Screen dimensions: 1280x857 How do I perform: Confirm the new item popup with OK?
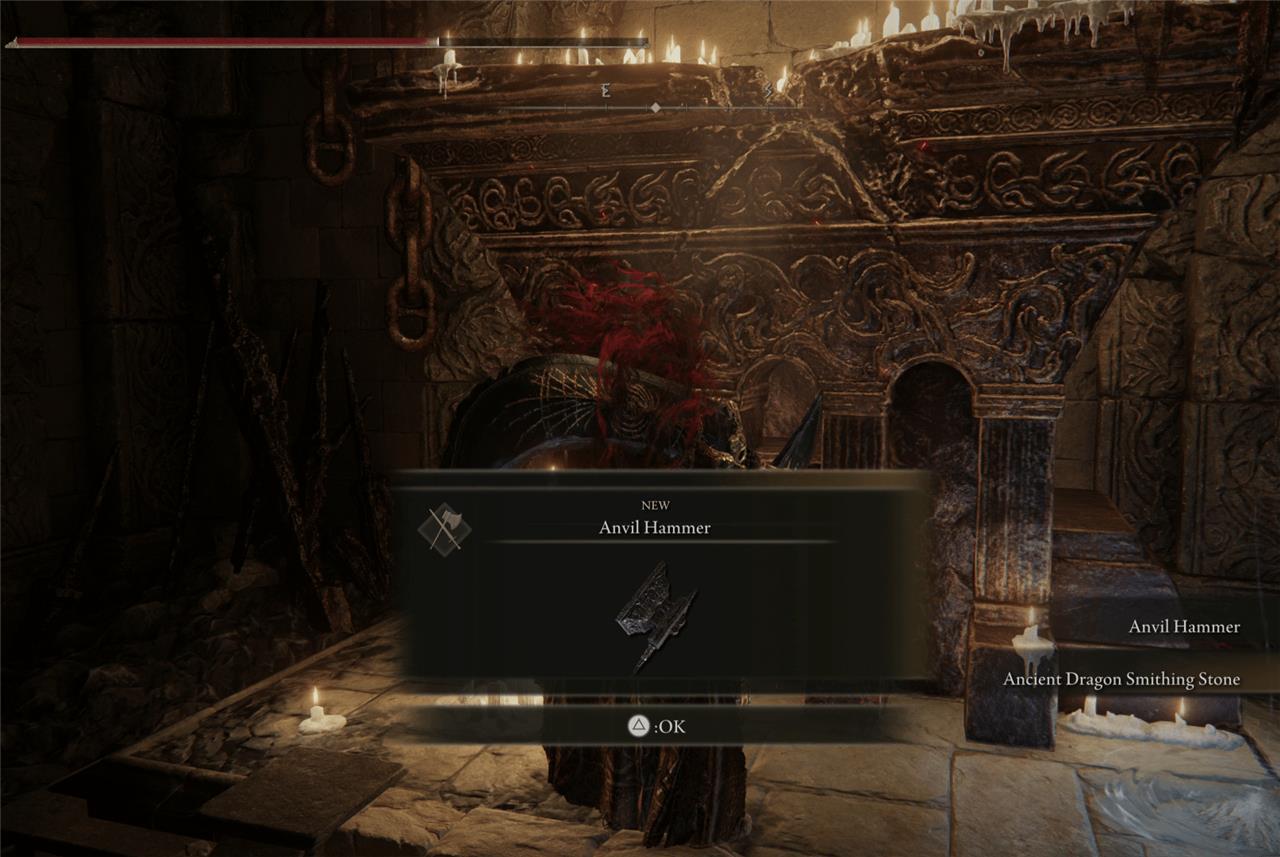[656, 727]
